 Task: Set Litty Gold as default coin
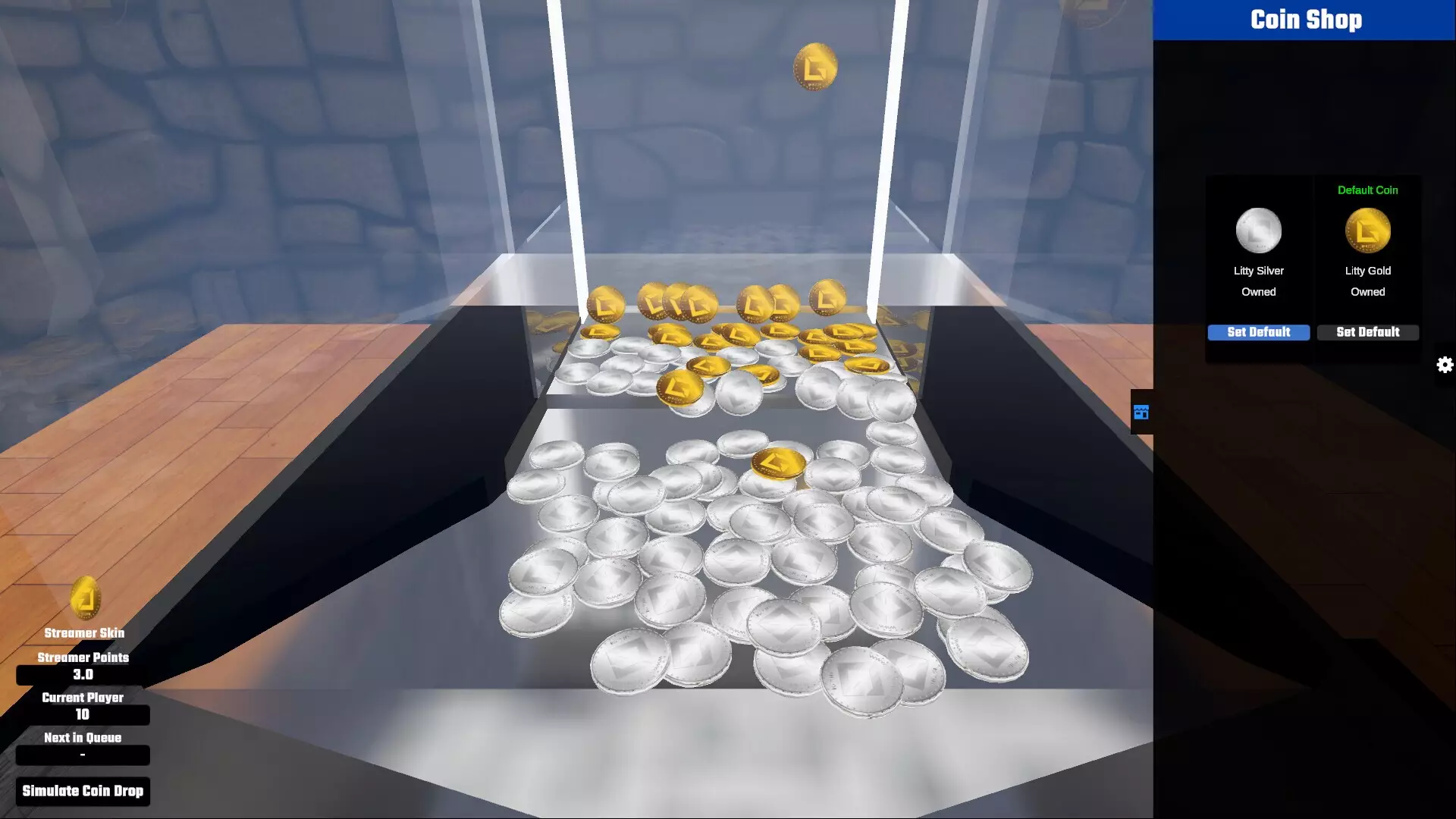1367,332
